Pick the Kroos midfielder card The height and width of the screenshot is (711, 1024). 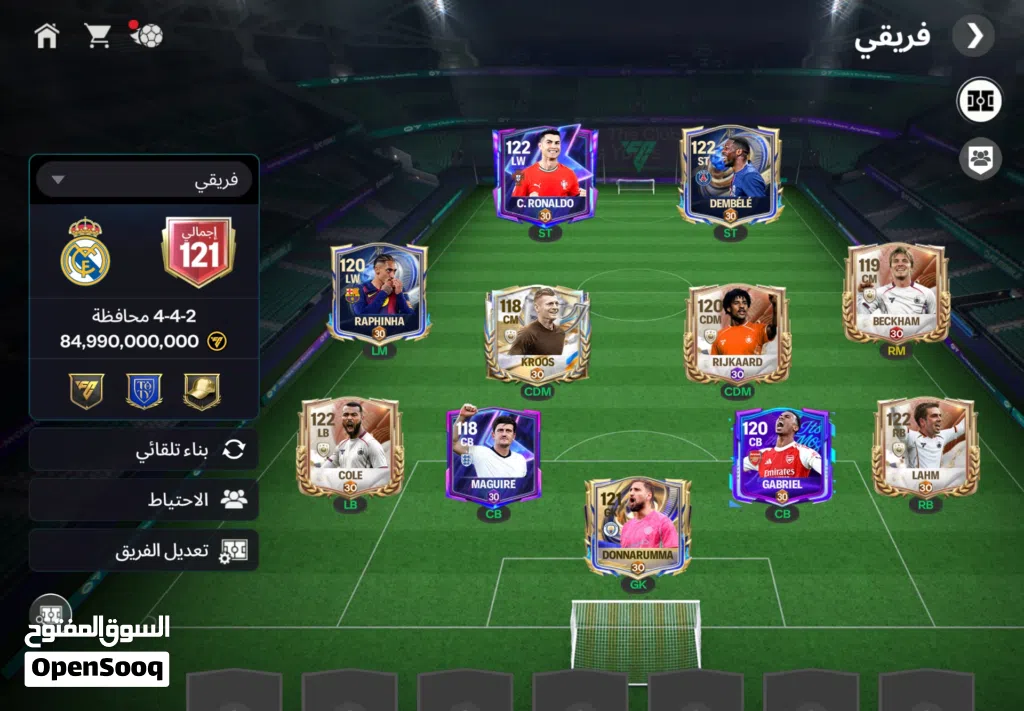[537, 334]
